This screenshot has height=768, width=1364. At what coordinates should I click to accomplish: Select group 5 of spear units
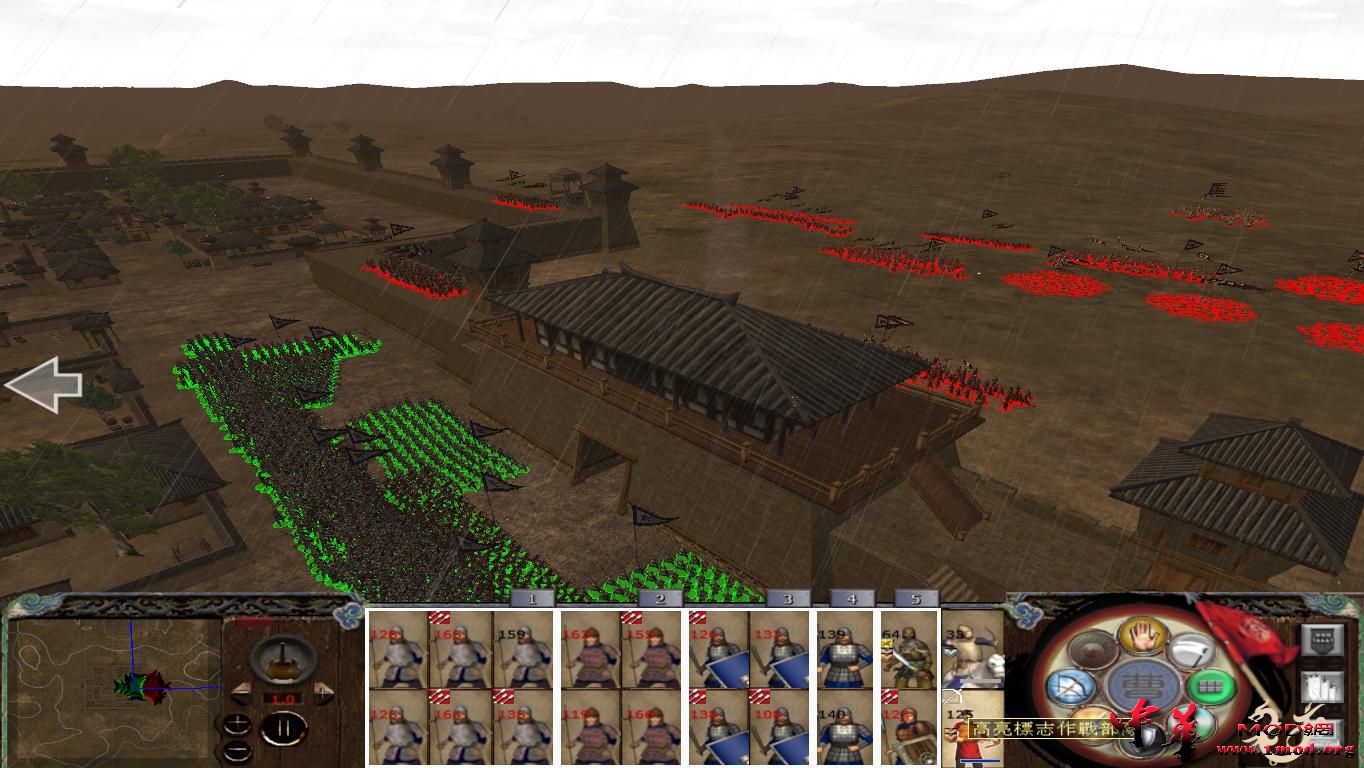coord(914,597)
